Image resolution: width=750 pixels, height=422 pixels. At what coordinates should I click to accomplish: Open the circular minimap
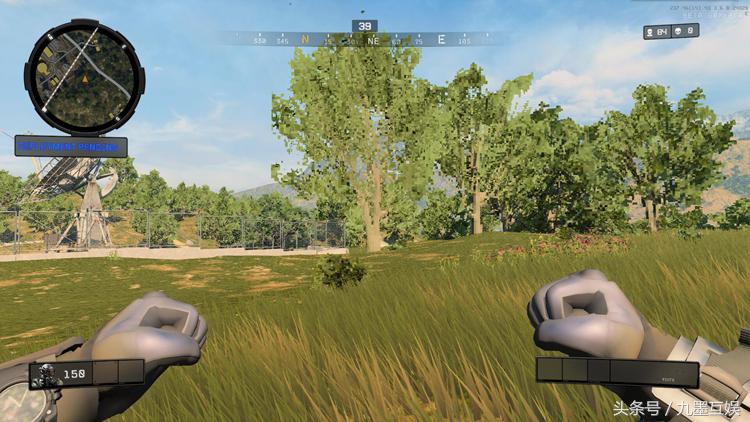pos(84,78)
